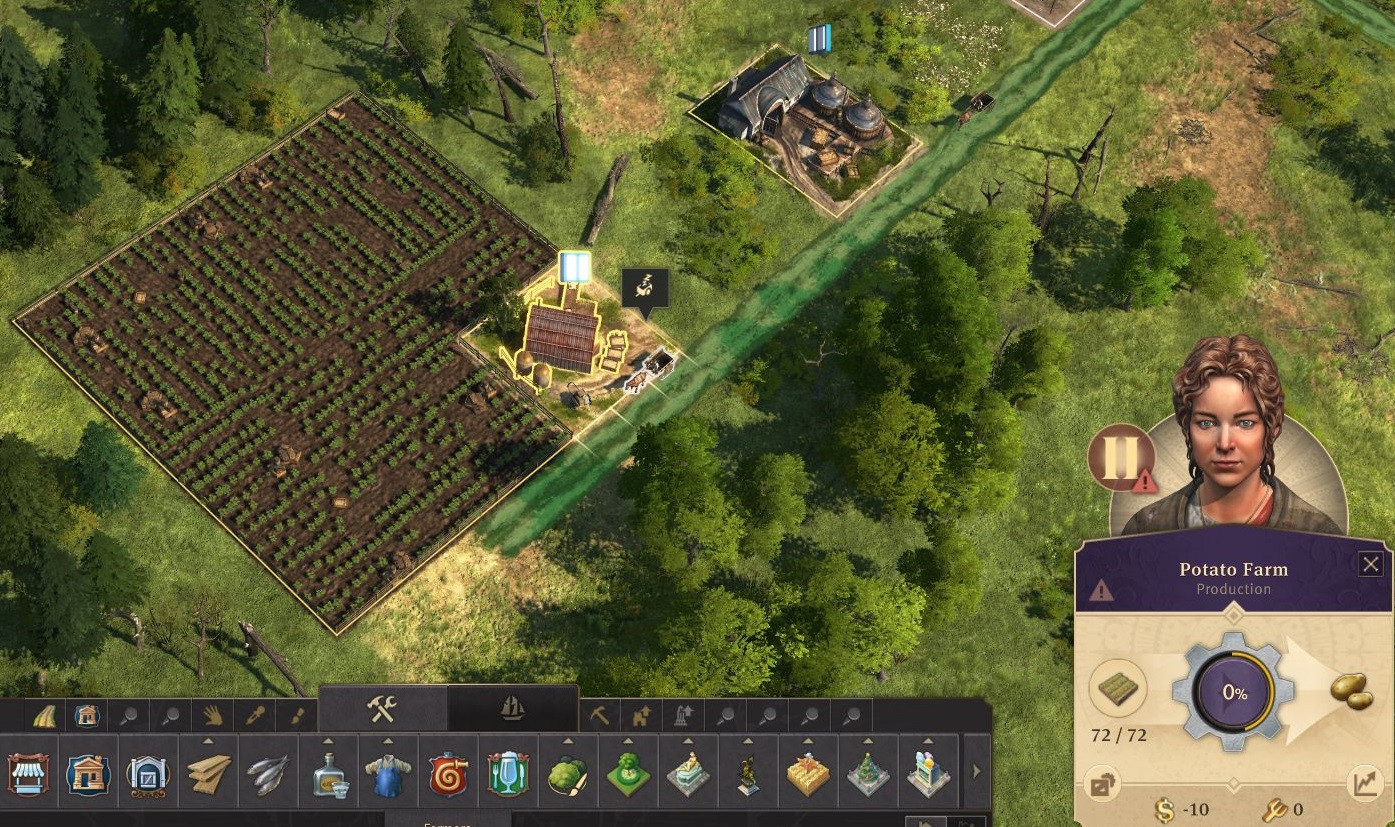Click the copy building button

(x=1102, y=785)
